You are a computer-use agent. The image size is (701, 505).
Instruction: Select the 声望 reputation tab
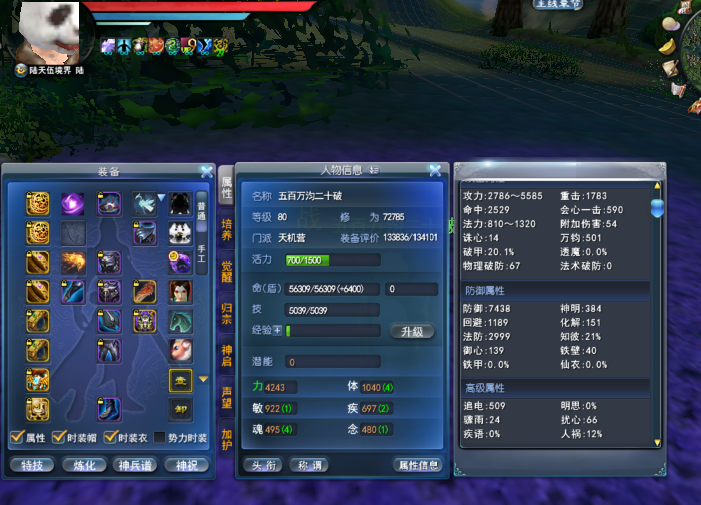click(x=227, y=397)
